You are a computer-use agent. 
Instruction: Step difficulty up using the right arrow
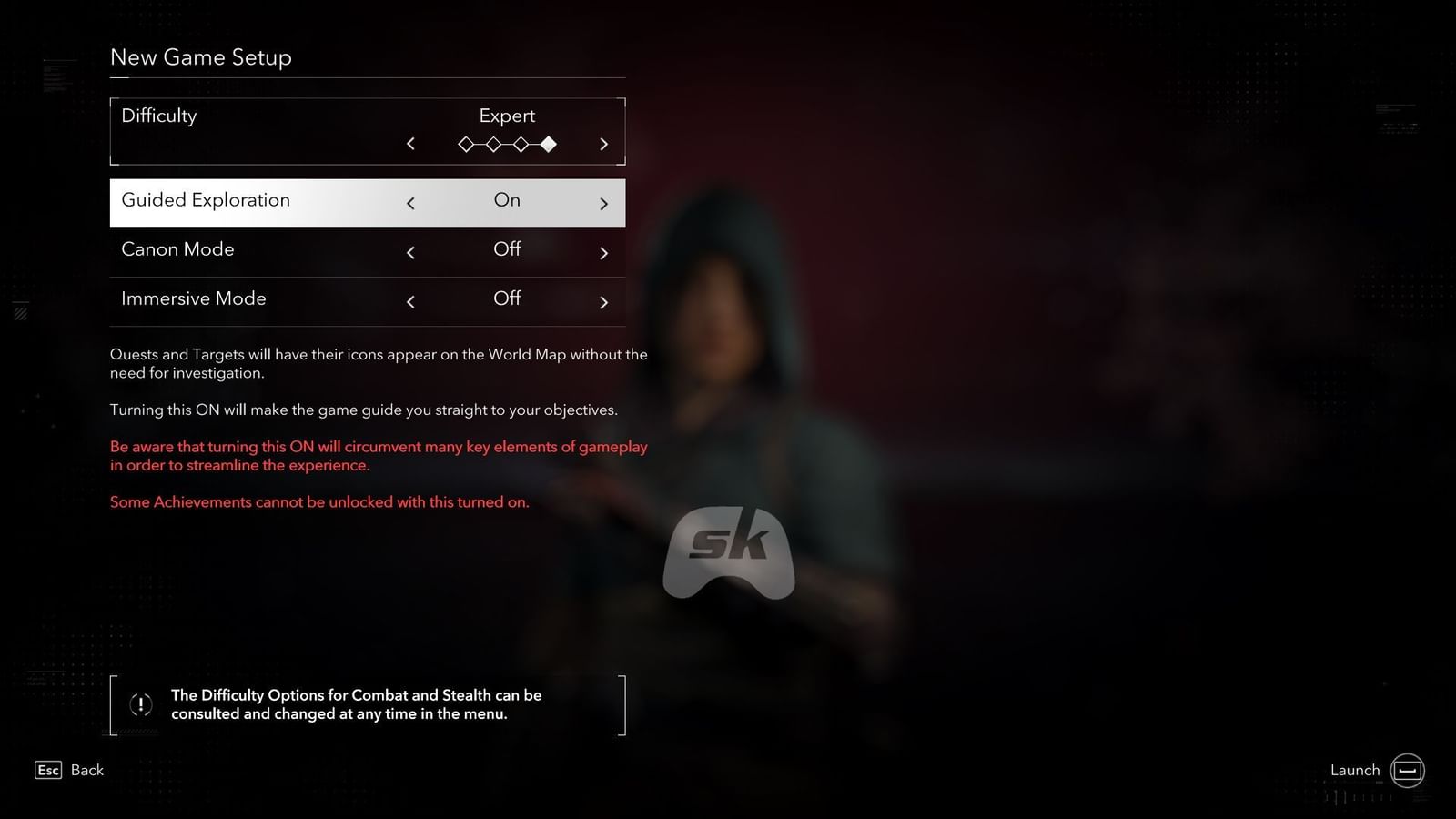point(603,144)
